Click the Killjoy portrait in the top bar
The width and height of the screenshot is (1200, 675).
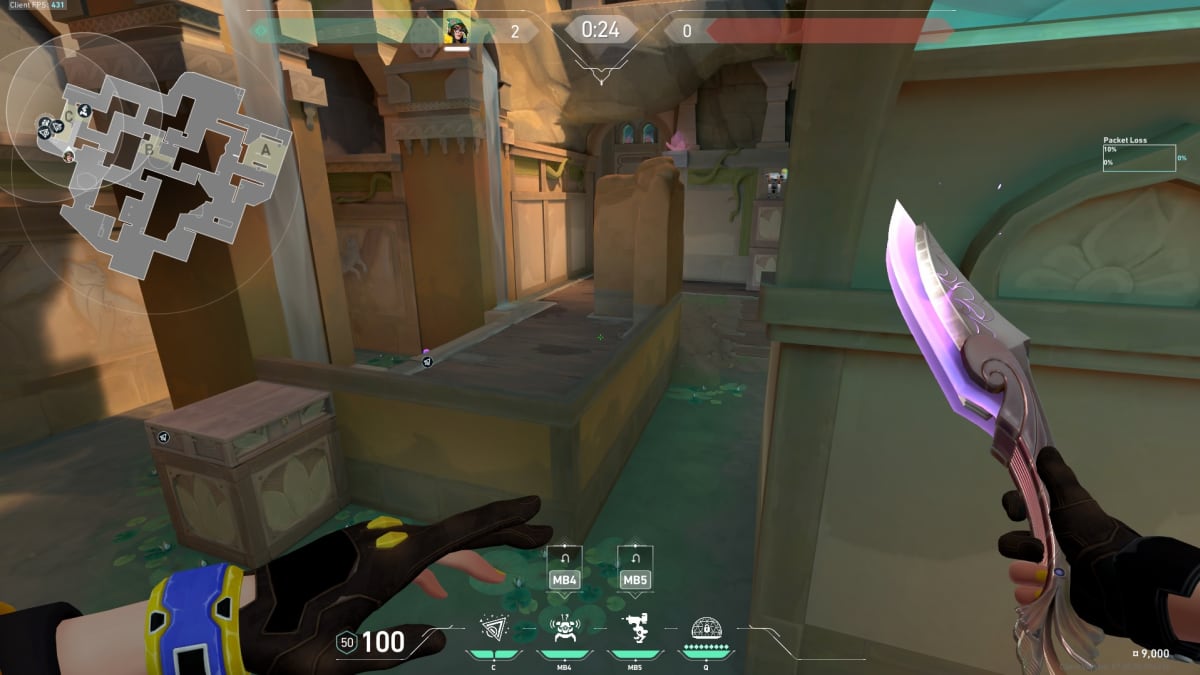click(457, 30)
